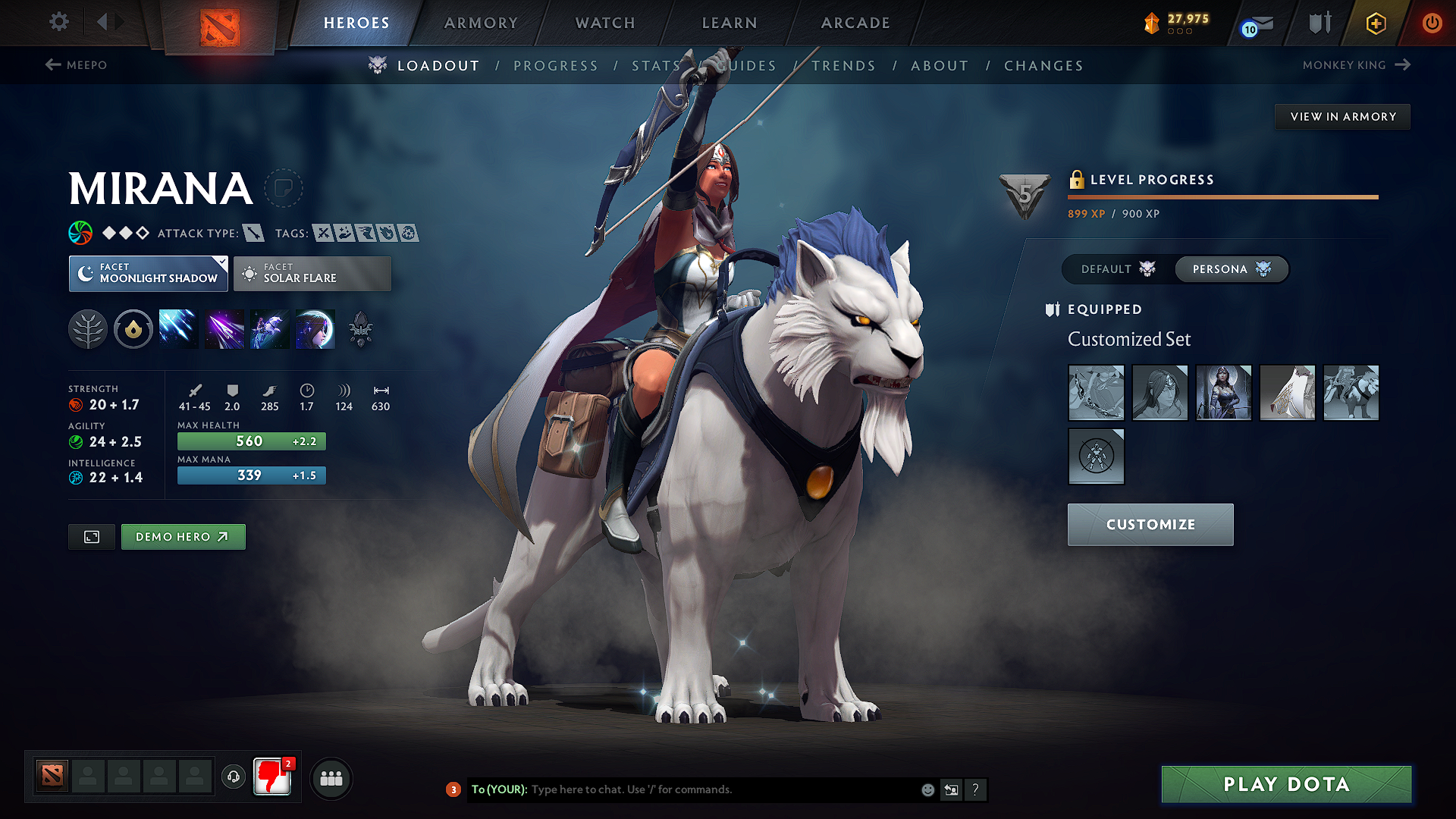Image resolution: width=1456 pixels, height=819 pixels.
Task: Select the Sacred Arrow ability icon
Action: pos(224,328)
